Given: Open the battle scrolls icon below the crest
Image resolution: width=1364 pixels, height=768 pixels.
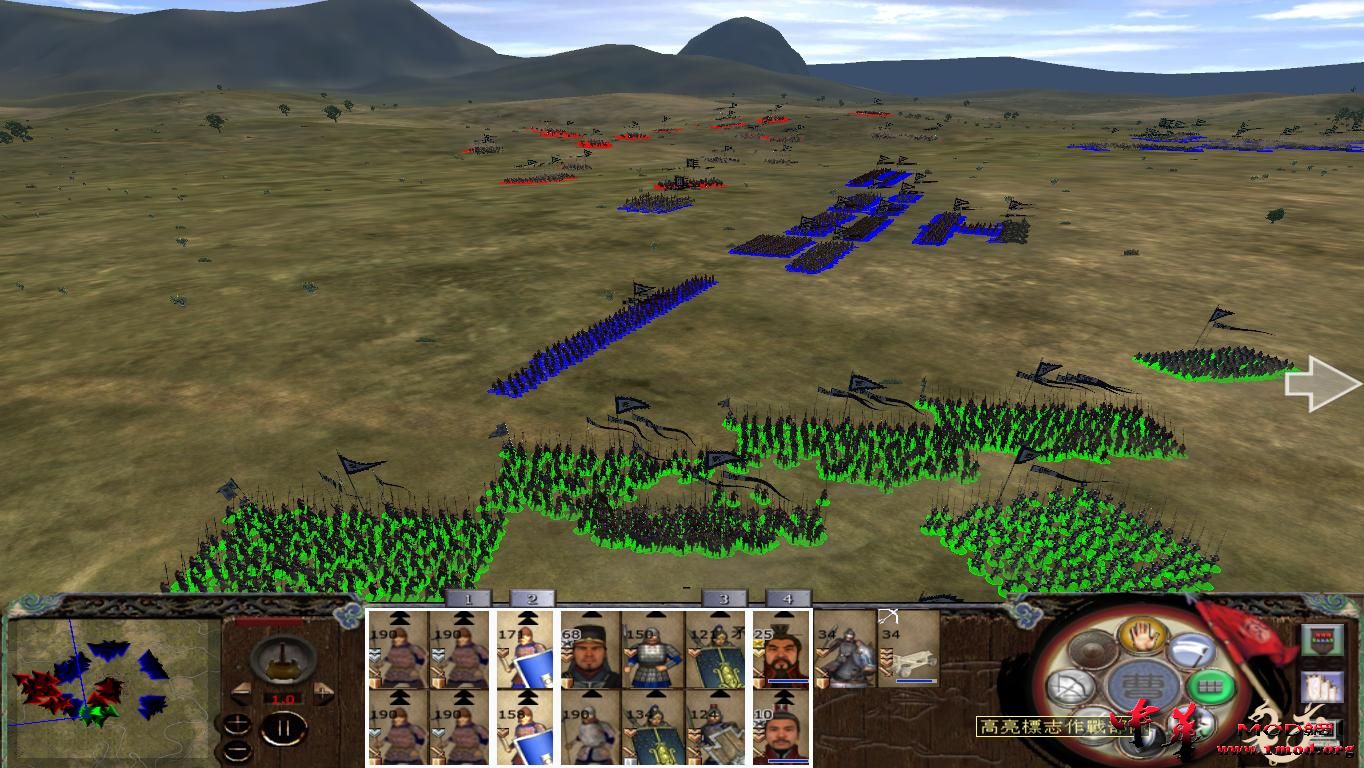Looking at the screenshot, I should [1321, 688].
